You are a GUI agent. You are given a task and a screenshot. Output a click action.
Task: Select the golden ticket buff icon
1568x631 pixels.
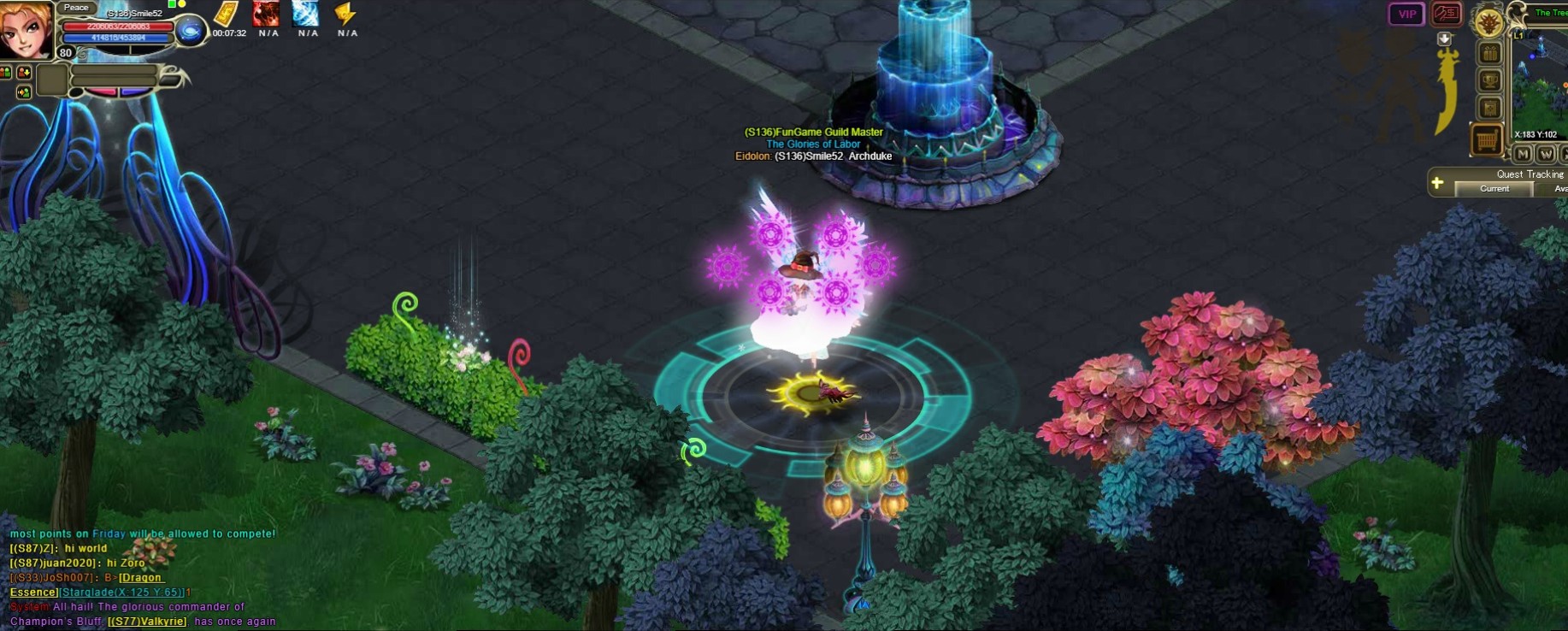tap(226, 15)
